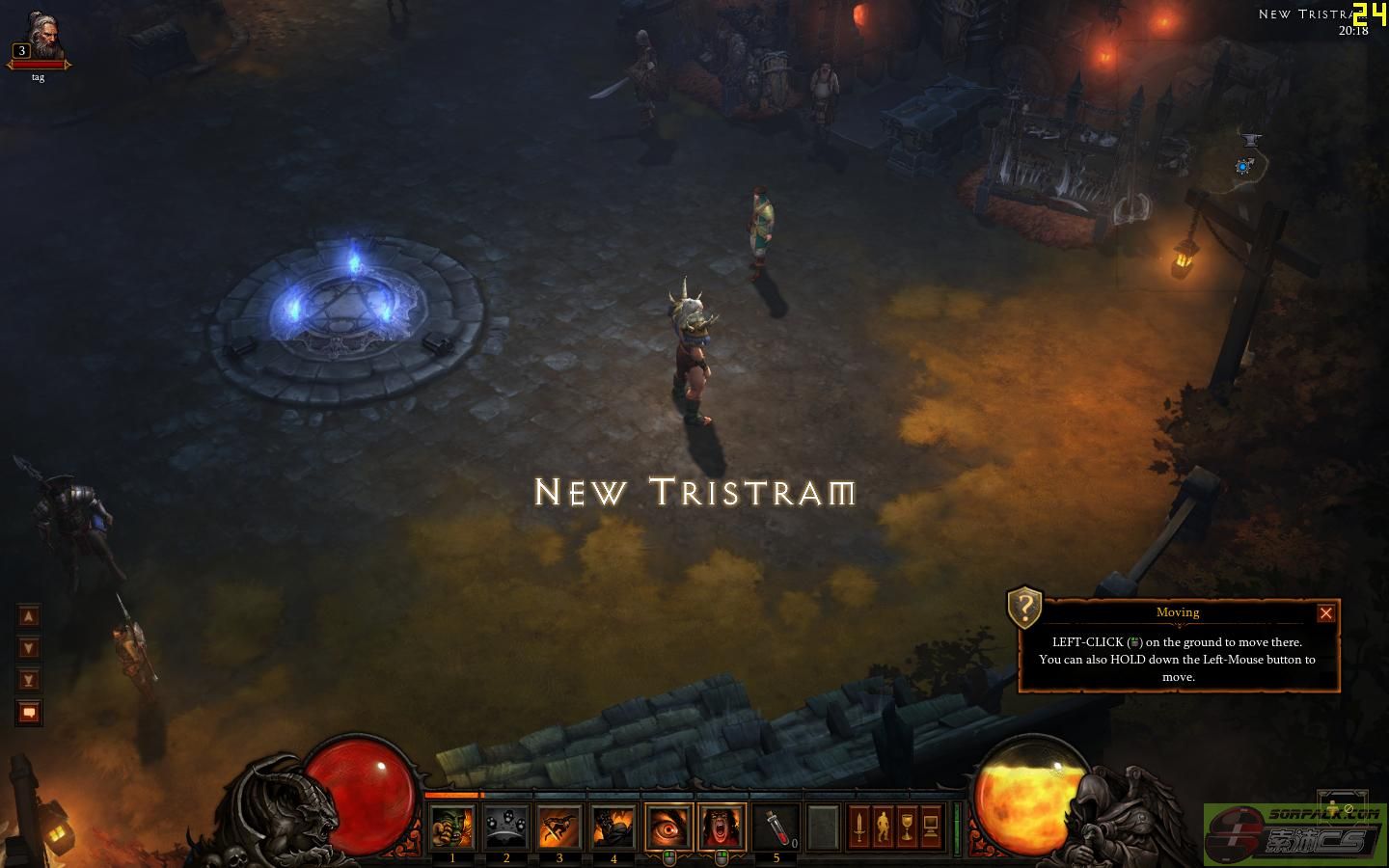1389x868 pixels.
Task: Close the Moving tutorial tip
Action: (1326, 613)
